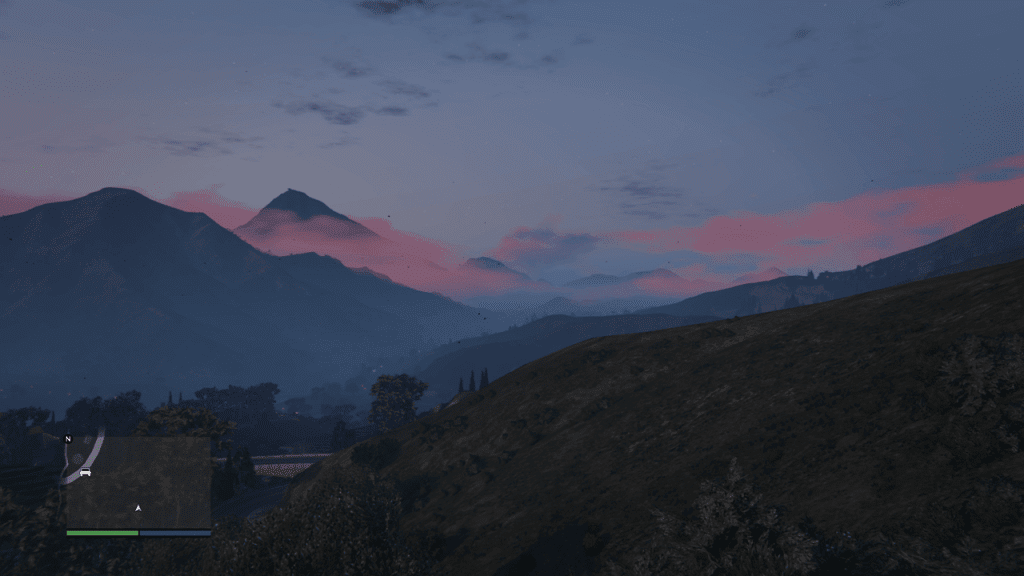The image size is (1024, 576).
Task: Click the player arrow on the minimap
Action: click(138, 508)
